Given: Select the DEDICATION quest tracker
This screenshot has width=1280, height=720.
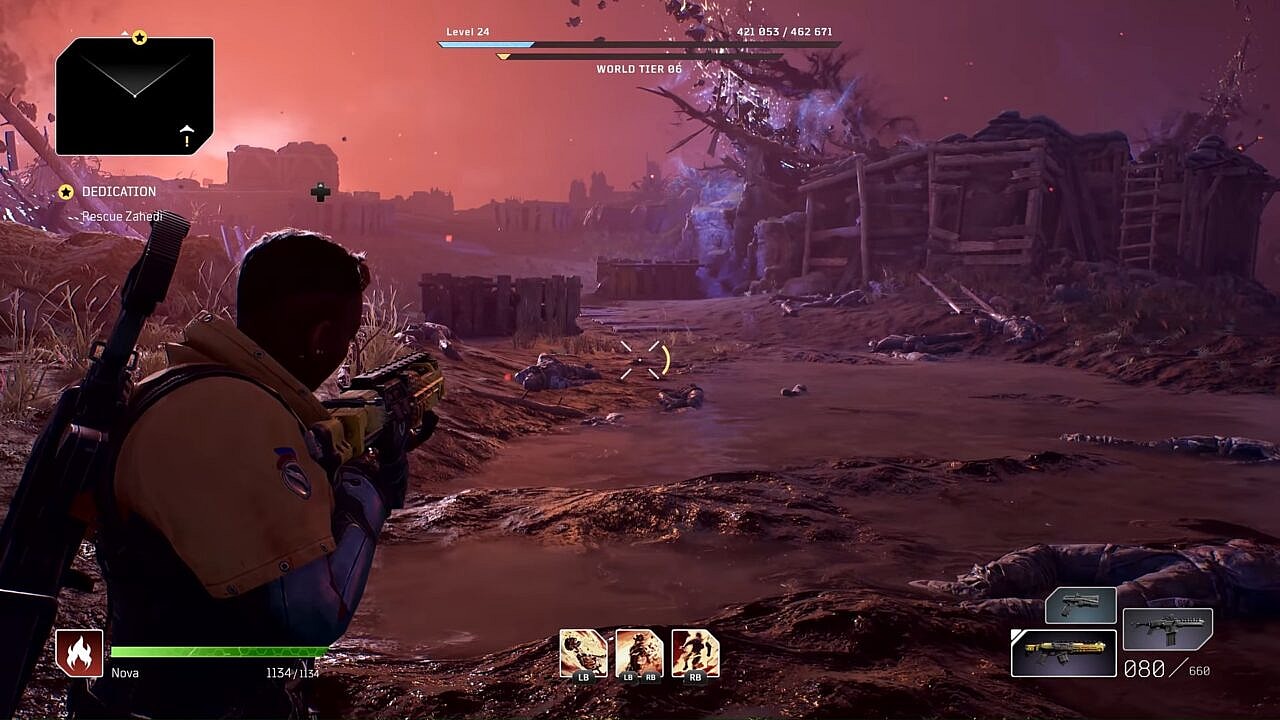Looking at the screenshot, I should point(118,191).
